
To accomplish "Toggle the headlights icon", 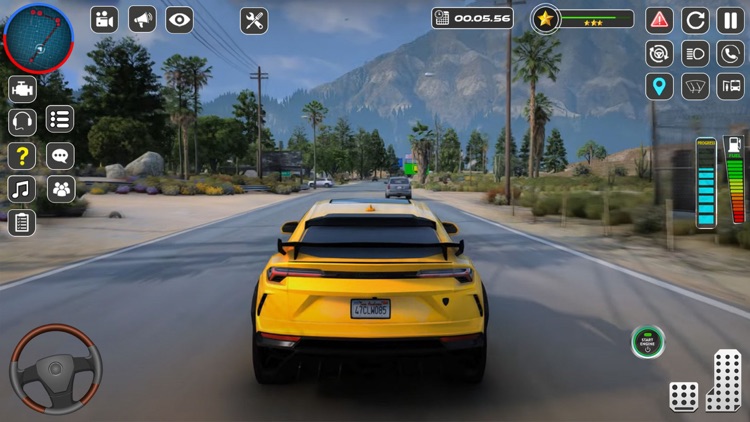I will (695, 53).
